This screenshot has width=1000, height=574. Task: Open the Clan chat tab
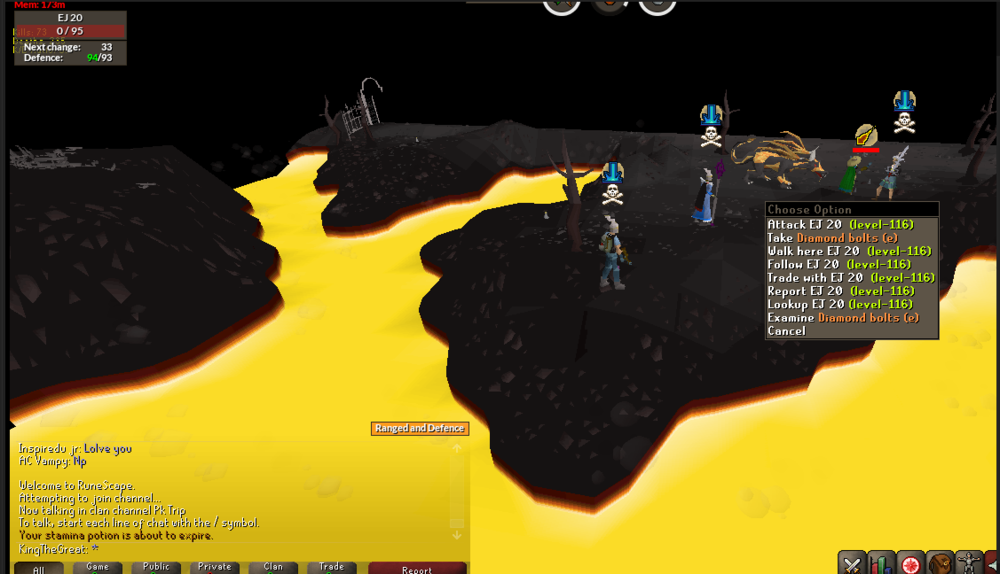tap(273, 567)
